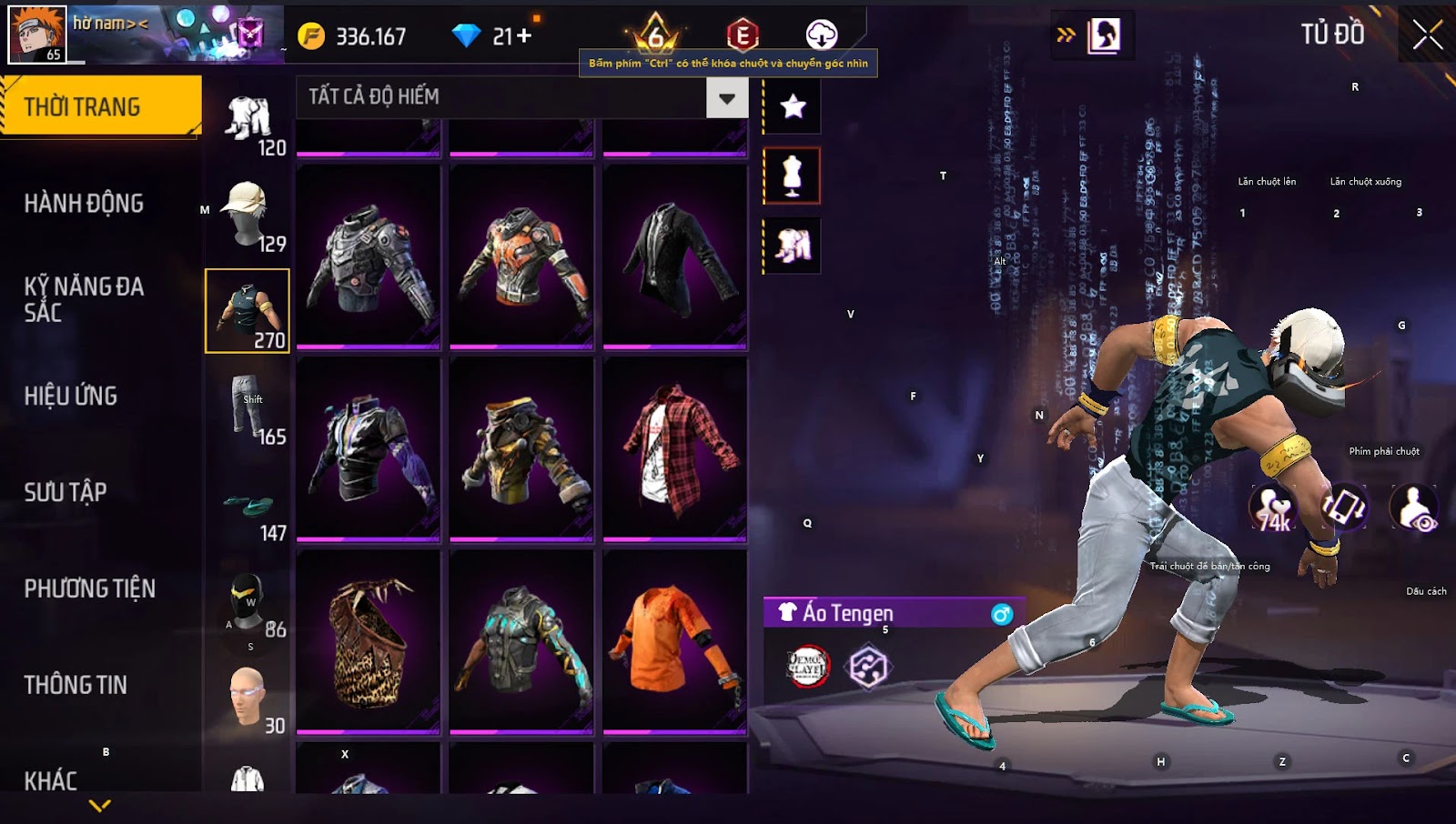The image size is (1456, 824).
Task: Pick the black suit jacket
Action: tap(674, 256)
